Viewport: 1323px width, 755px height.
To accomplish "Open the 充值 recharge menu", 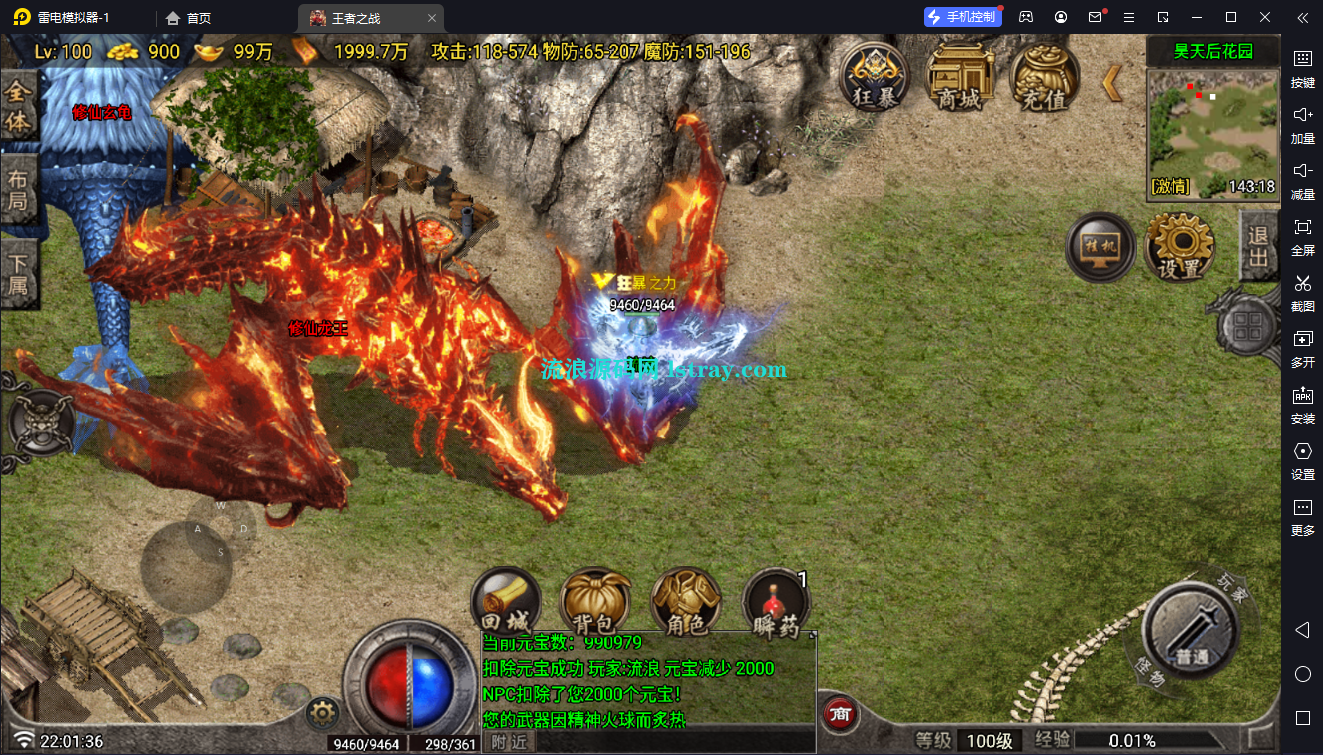I will [1044, 77].
